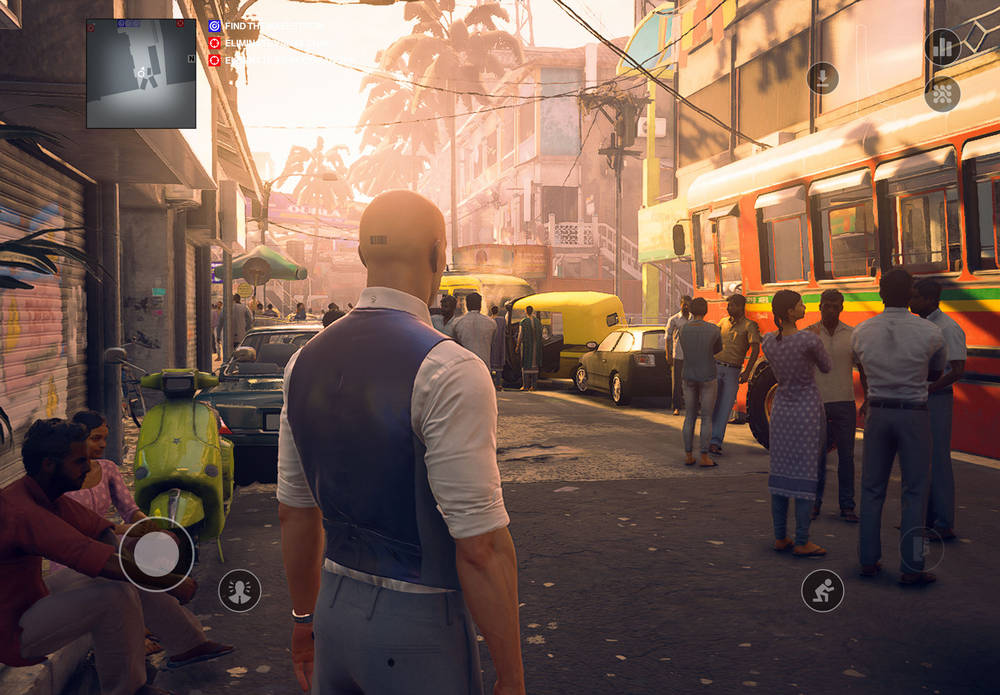Tap the bar chart stats button

pos(942,47)
